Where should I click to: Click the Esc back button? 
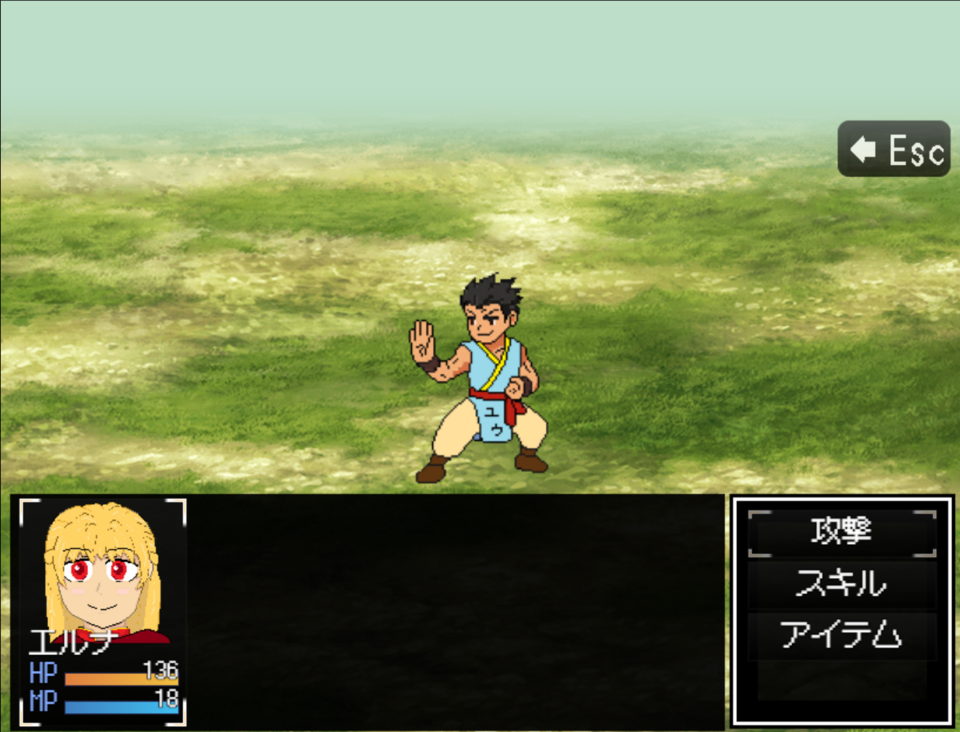(x=894, y=150)
